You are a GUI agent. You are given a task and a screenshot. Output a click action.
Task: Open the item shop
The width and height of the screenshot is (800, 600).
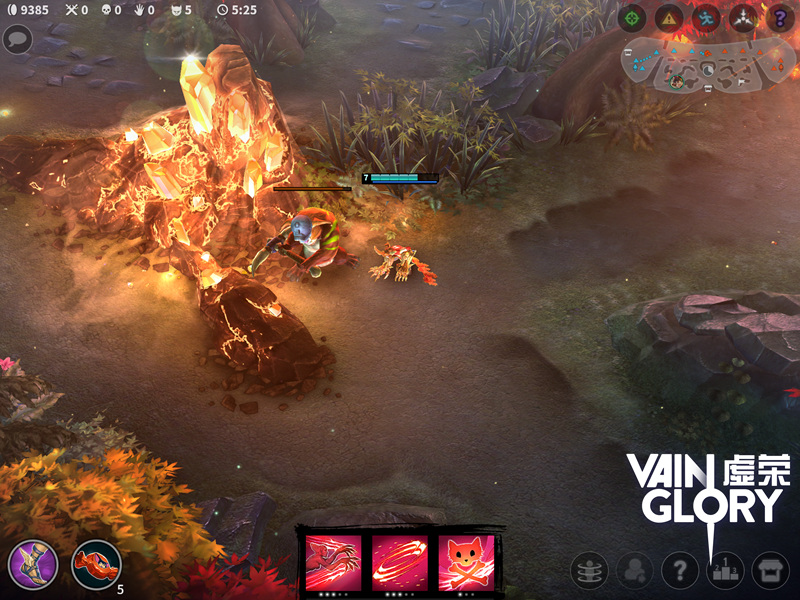tap(770, 571)
